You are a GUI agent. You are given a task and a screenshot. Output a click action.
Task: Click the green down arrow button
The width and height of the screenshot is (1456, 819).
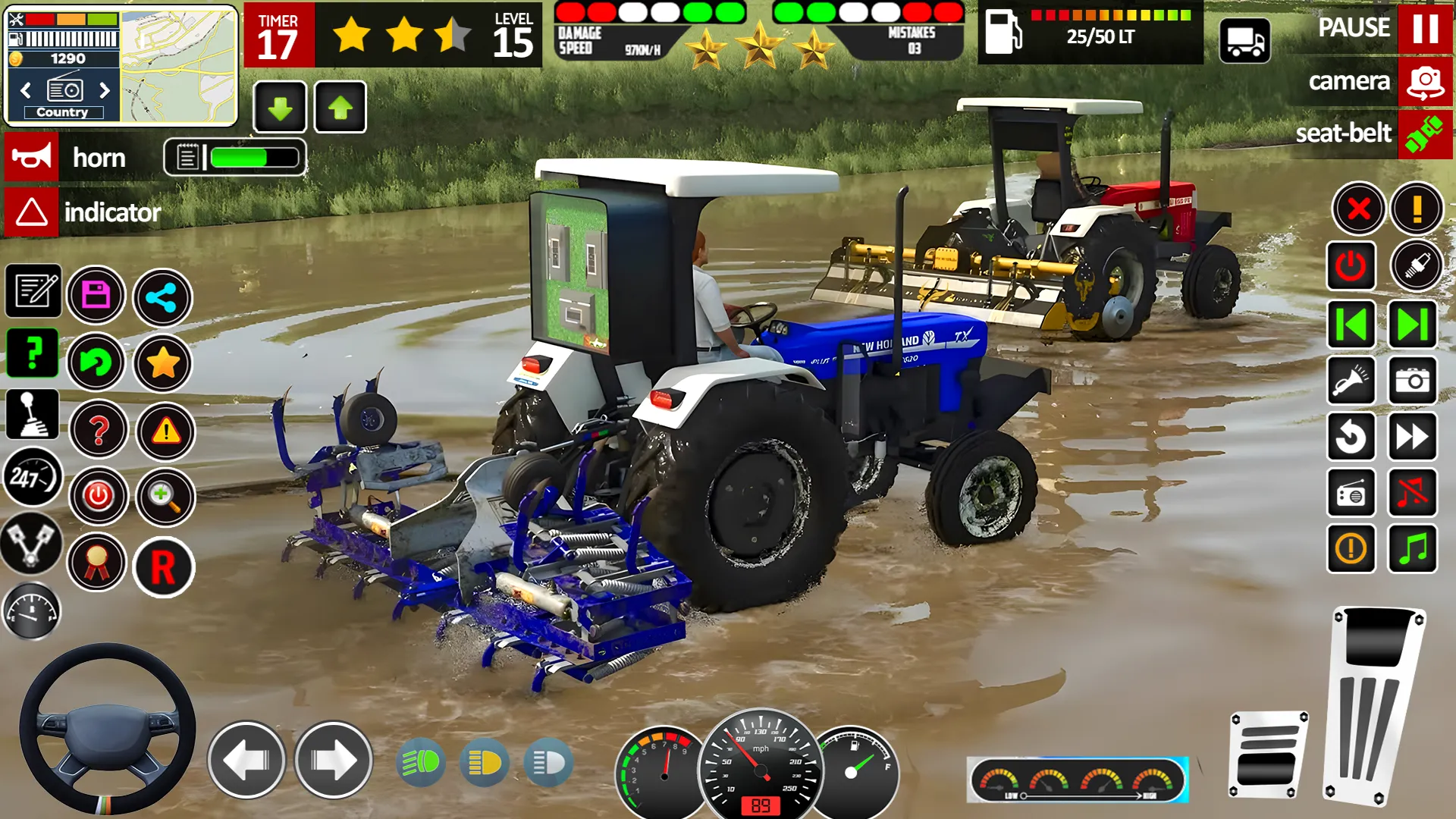coord(280,108)
